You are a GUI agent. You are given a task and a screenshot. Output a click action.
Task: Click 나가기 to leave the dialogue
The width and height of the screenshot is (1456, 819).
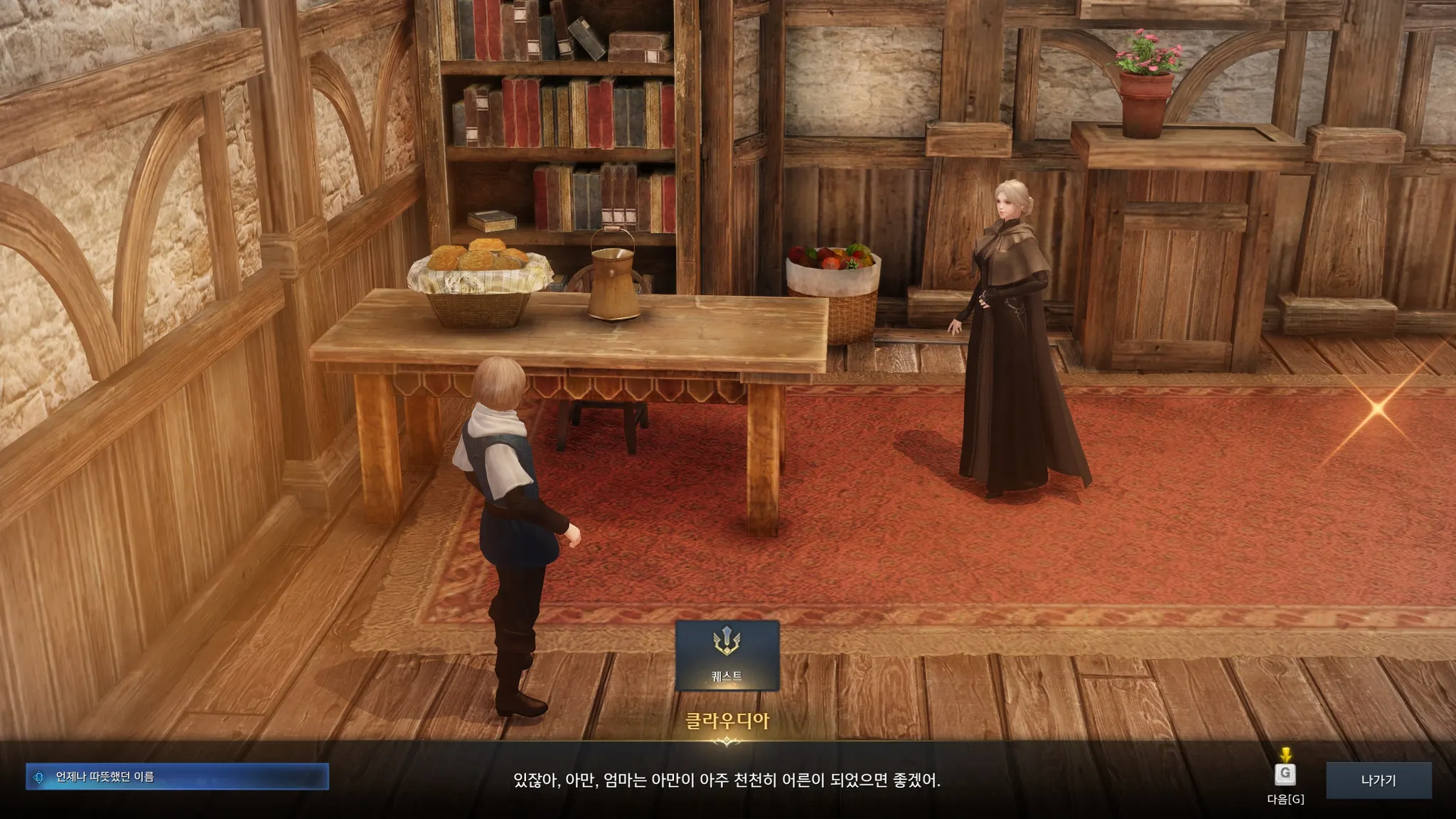1378,780
